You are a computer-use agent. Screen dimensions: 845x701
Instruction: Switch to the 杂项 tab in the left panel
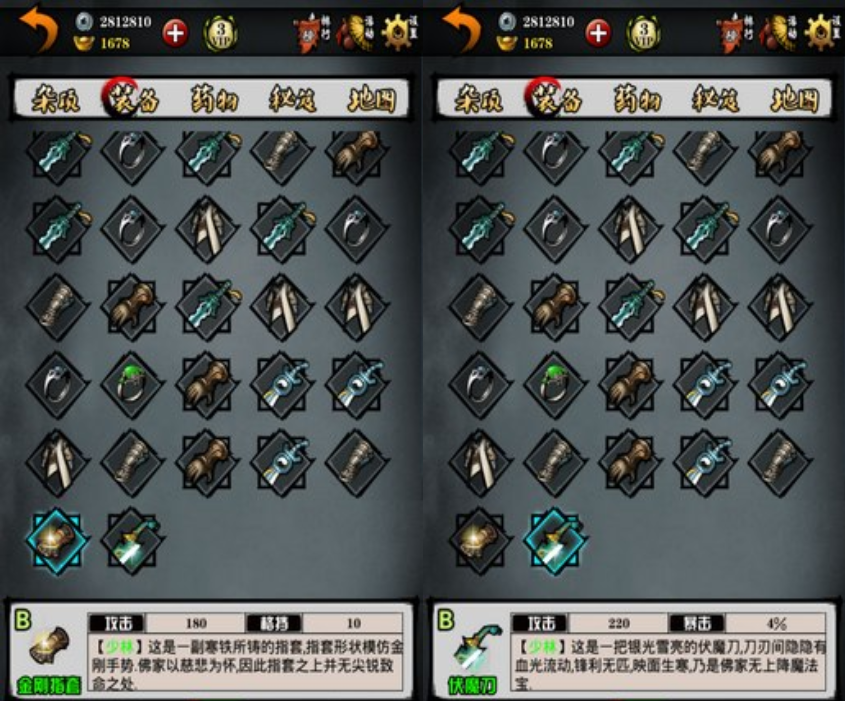pyautogui.click(x=57, y=100)
